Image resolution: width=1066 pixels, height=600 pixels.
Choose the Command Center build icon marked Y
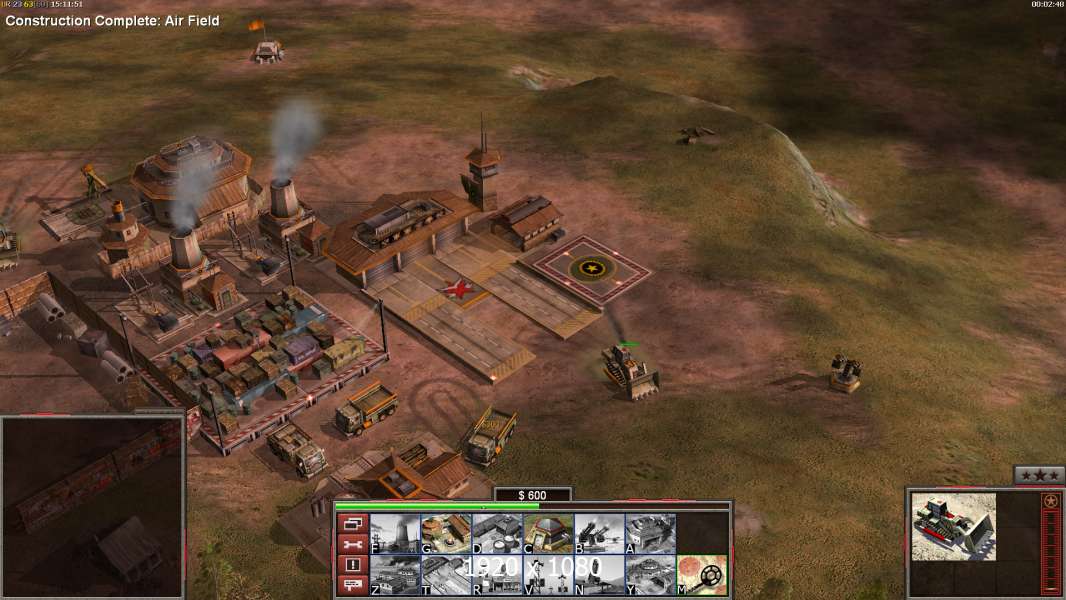[x=650, y=574]
